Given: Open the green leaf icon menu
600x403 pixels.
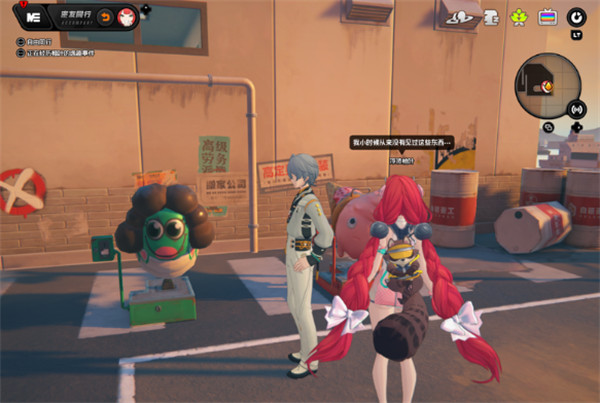Looking at the screenshot, I should coord(519,17).
